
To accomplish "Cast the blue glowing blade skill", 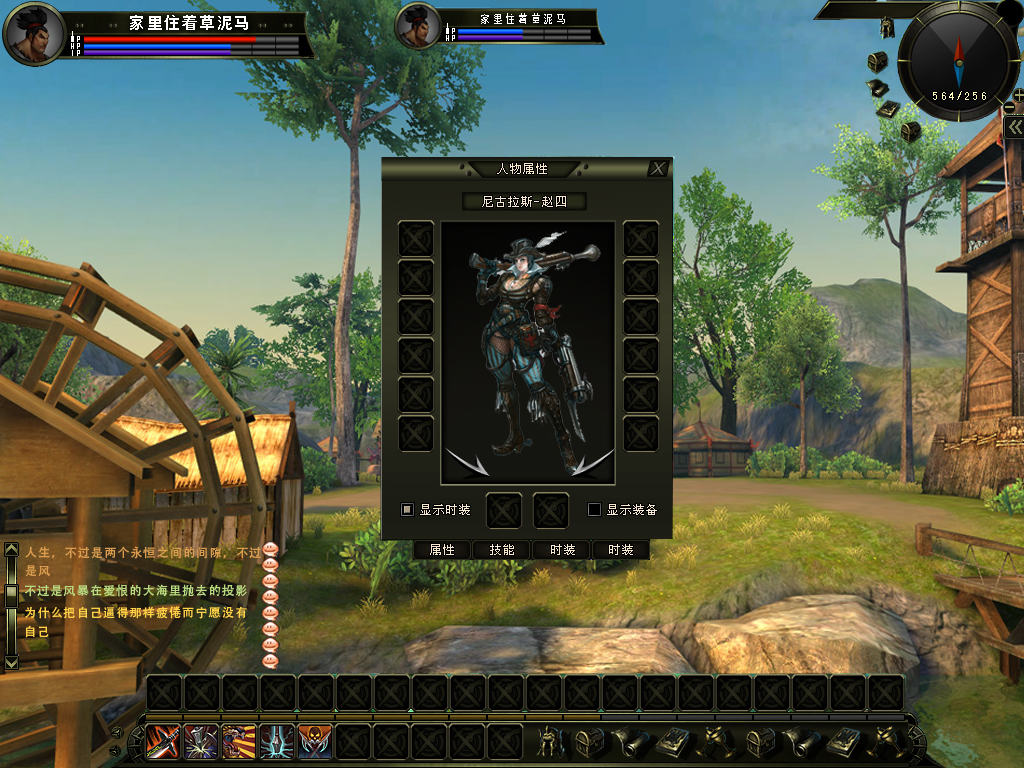I will pos(277,741).
